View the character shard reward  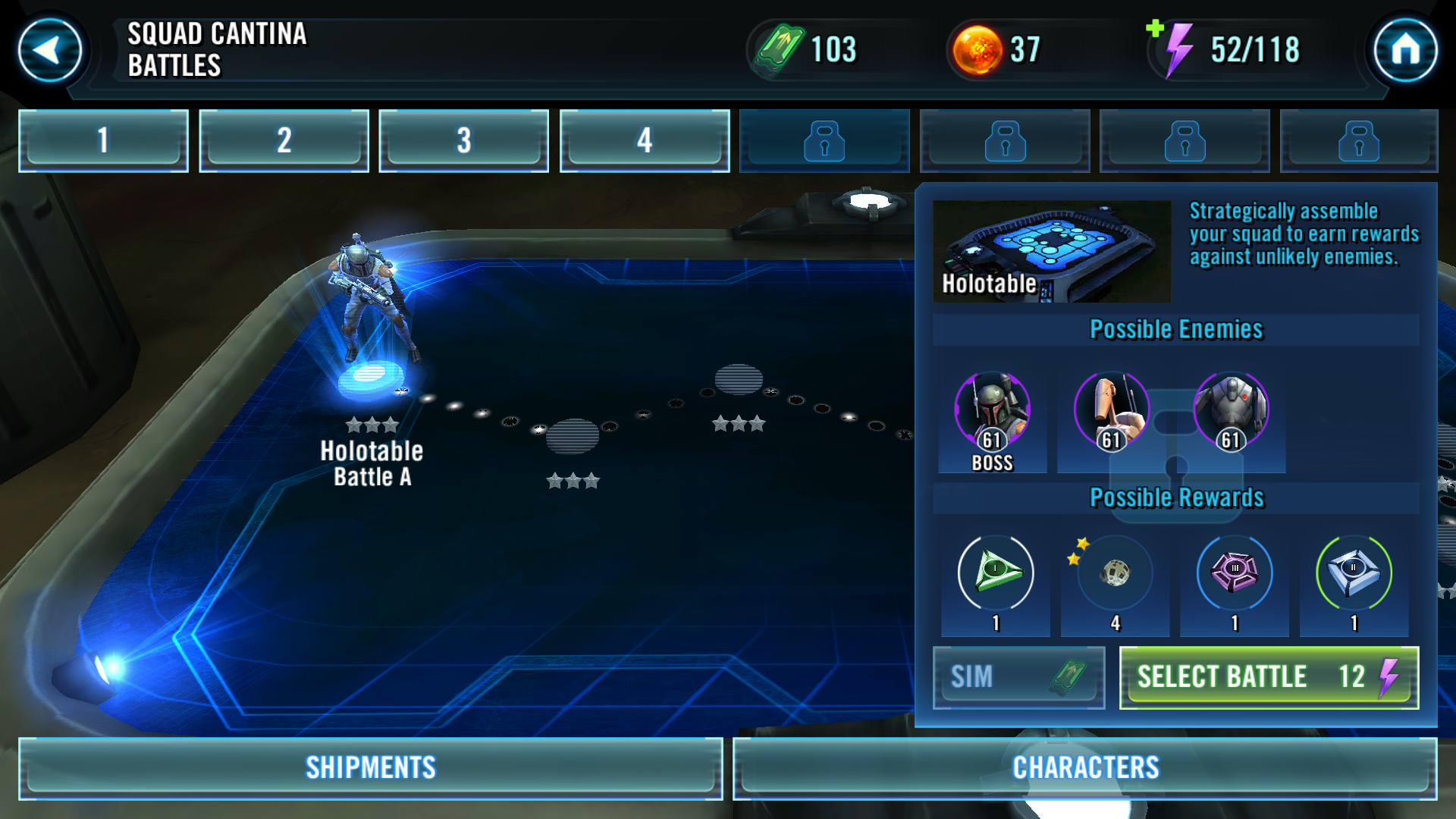(1115, 573)
